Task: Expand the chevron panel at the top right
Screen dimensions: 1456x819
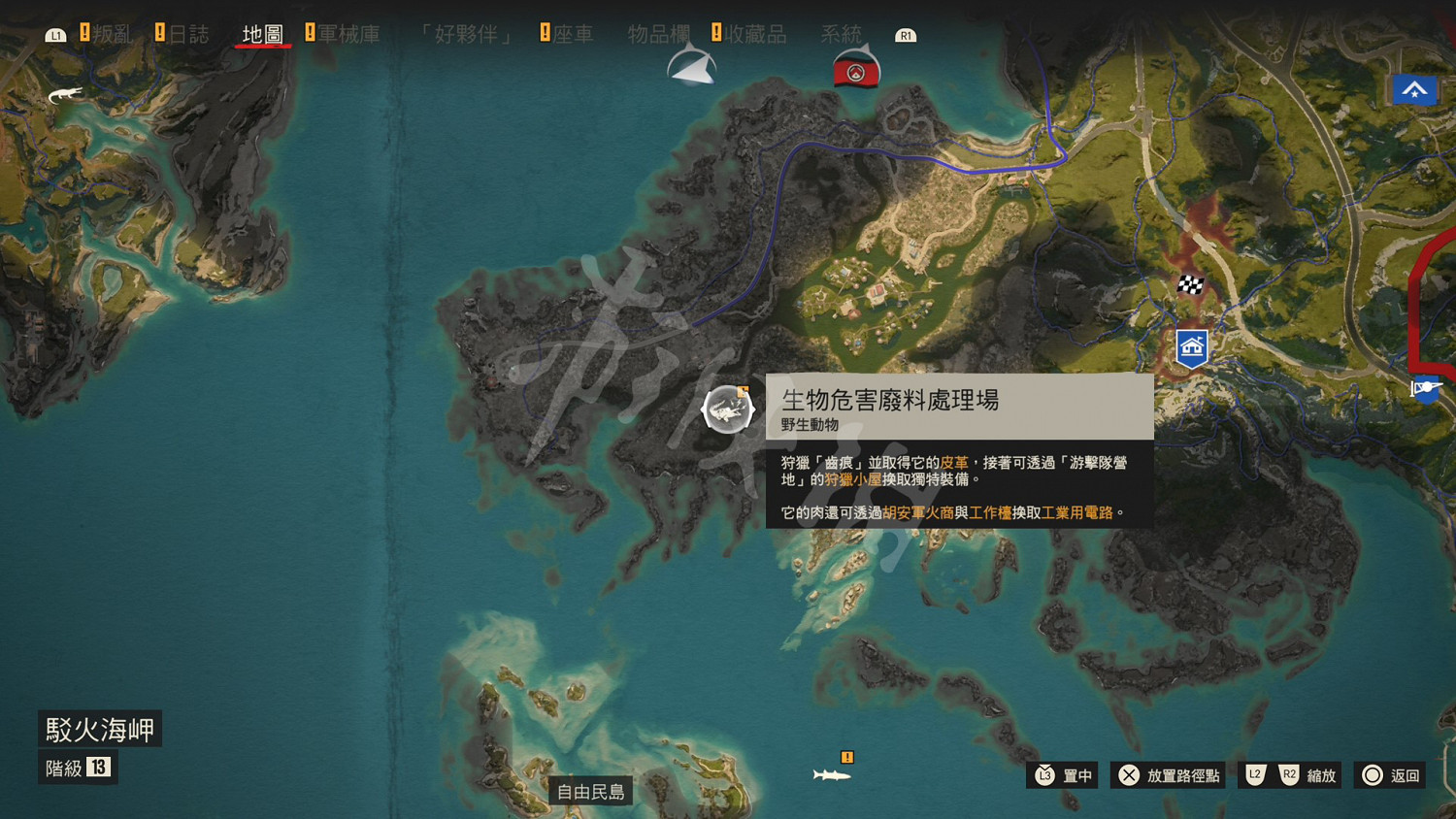Action: [x=1414, y=90]
